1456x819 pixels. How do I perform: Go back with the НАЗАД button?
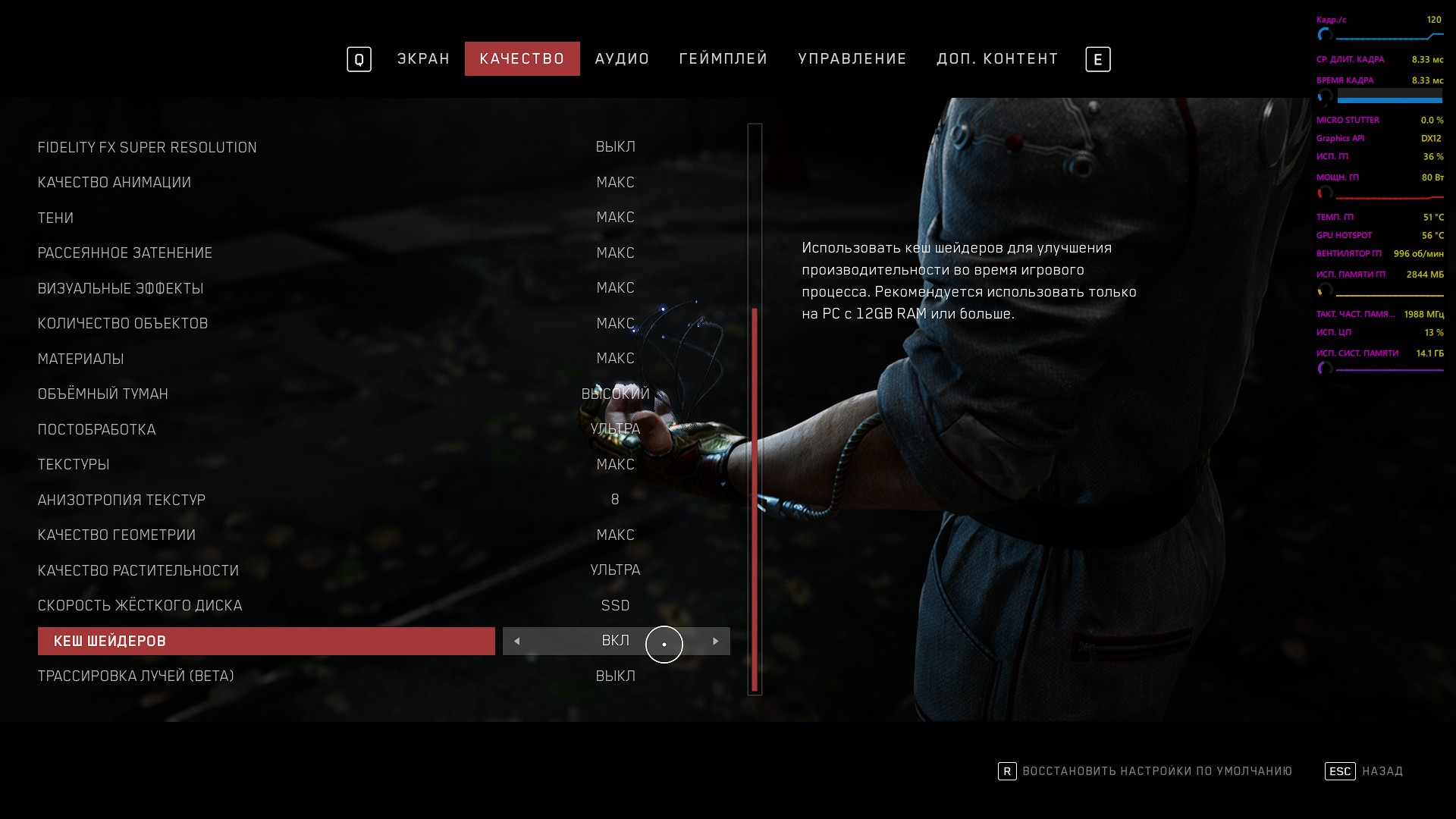tap(1382, 771)
